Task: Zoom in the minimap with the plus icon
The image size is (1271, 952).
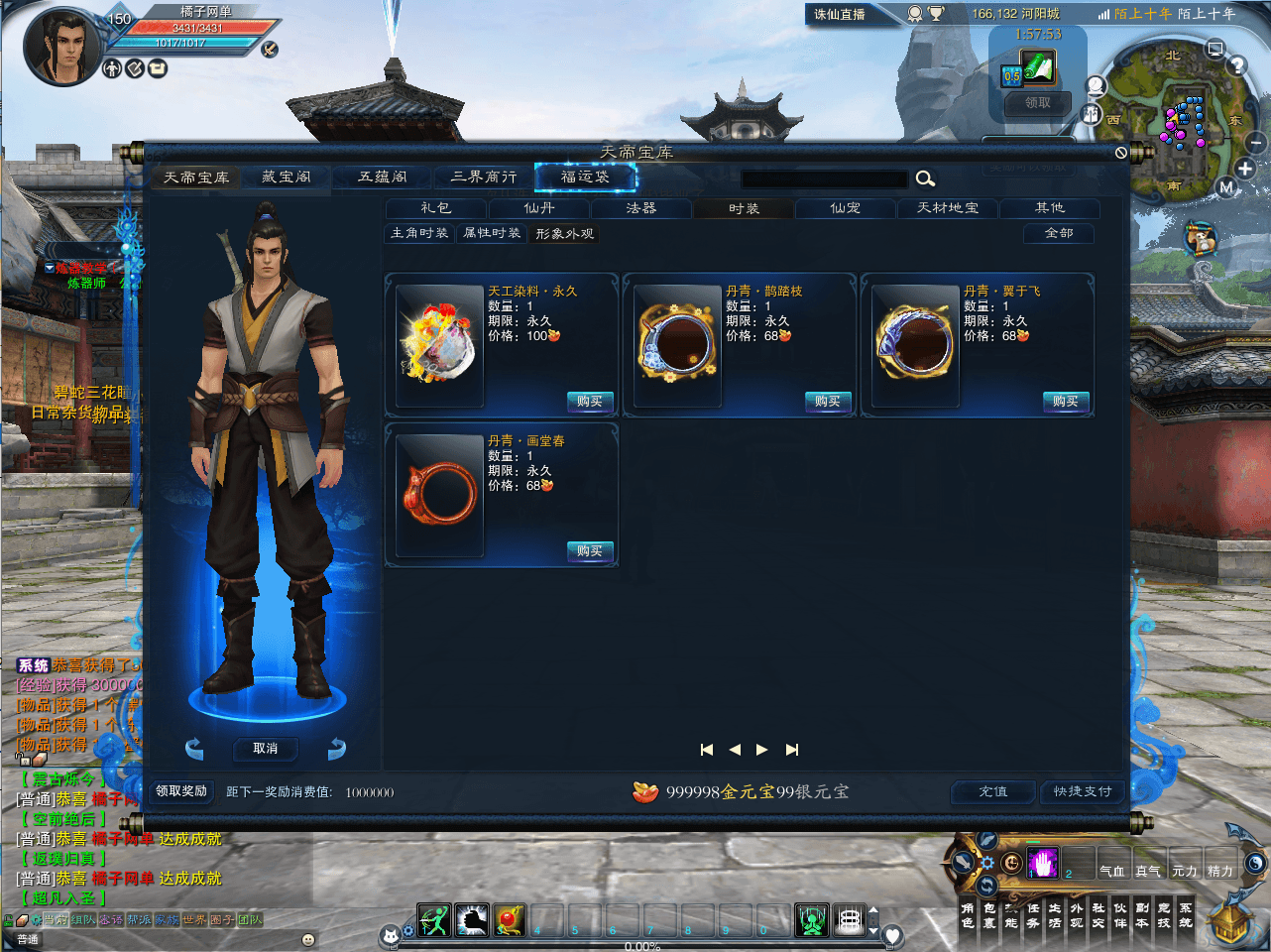Action: (1245, 170)
